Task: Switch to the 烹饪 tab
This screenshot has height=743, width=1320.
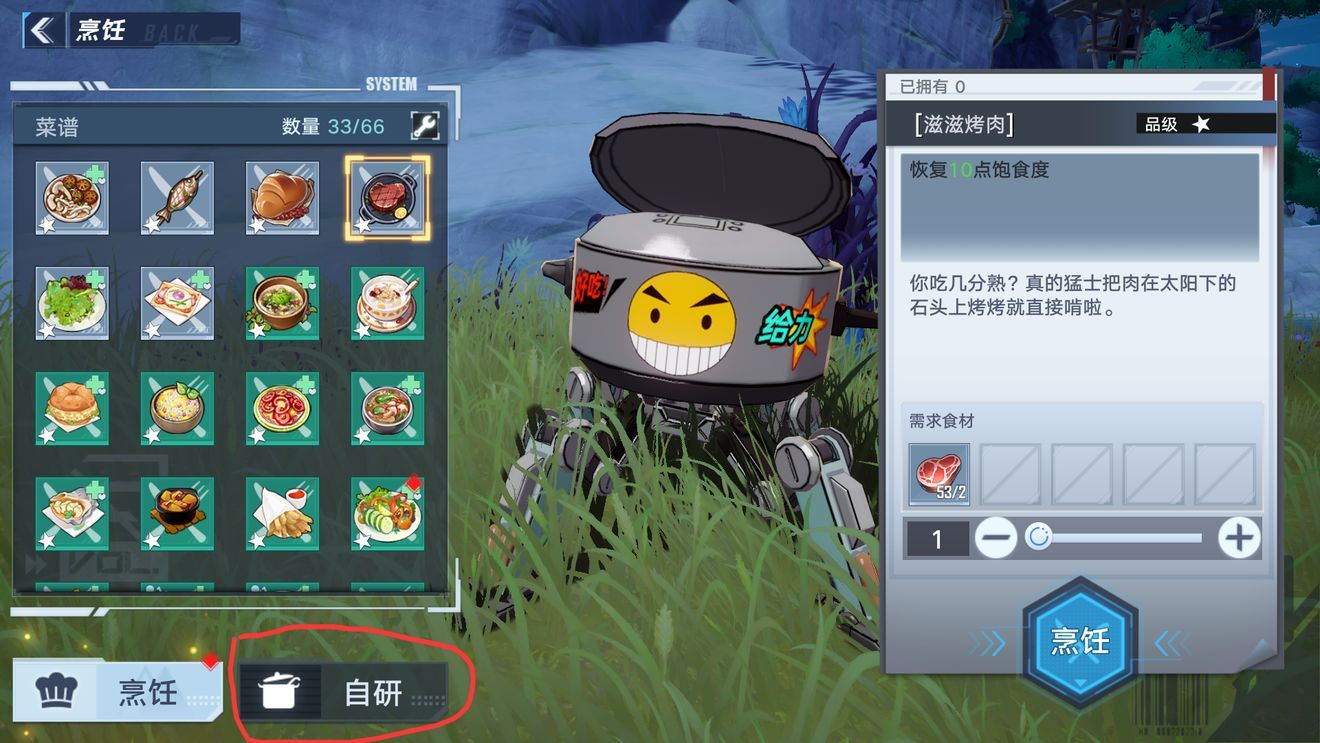Action: pyautogui.click(x=117, y=691)
